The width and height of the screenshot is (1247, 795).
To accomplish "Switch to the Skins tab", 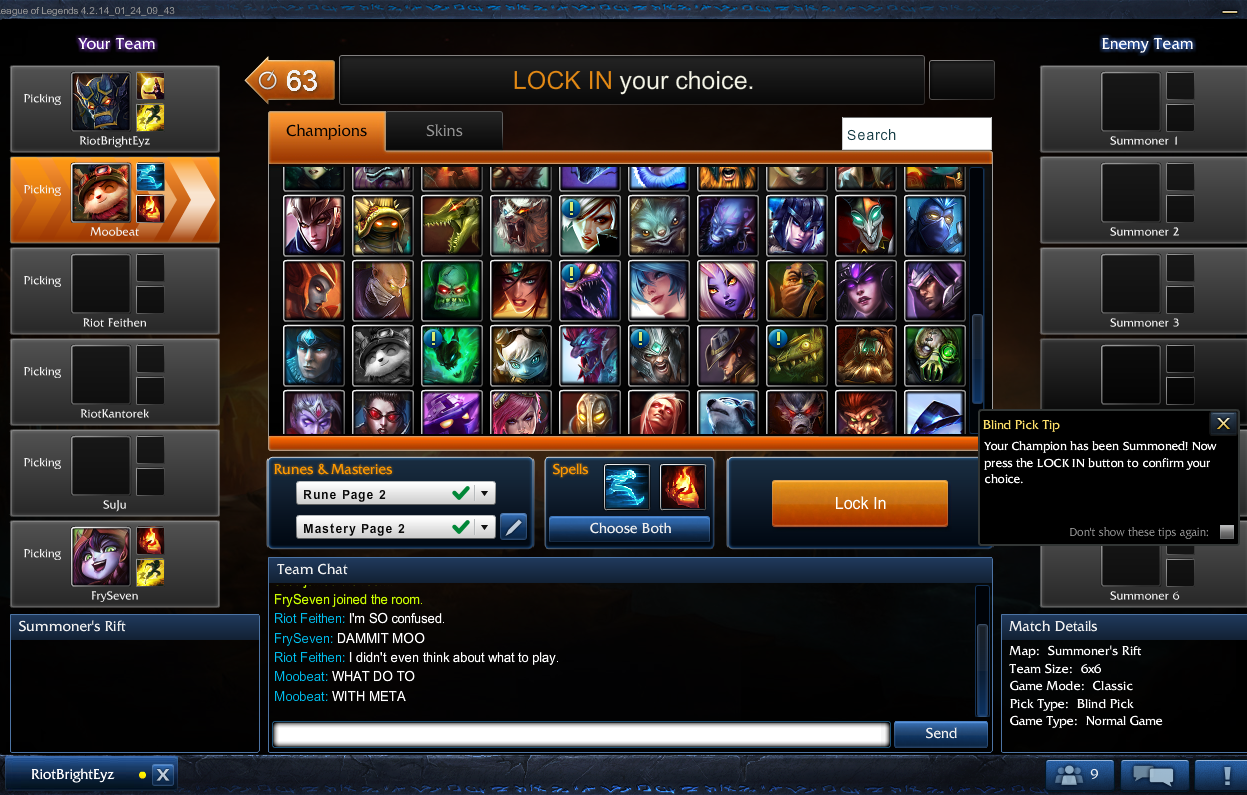I will point(444,131).
